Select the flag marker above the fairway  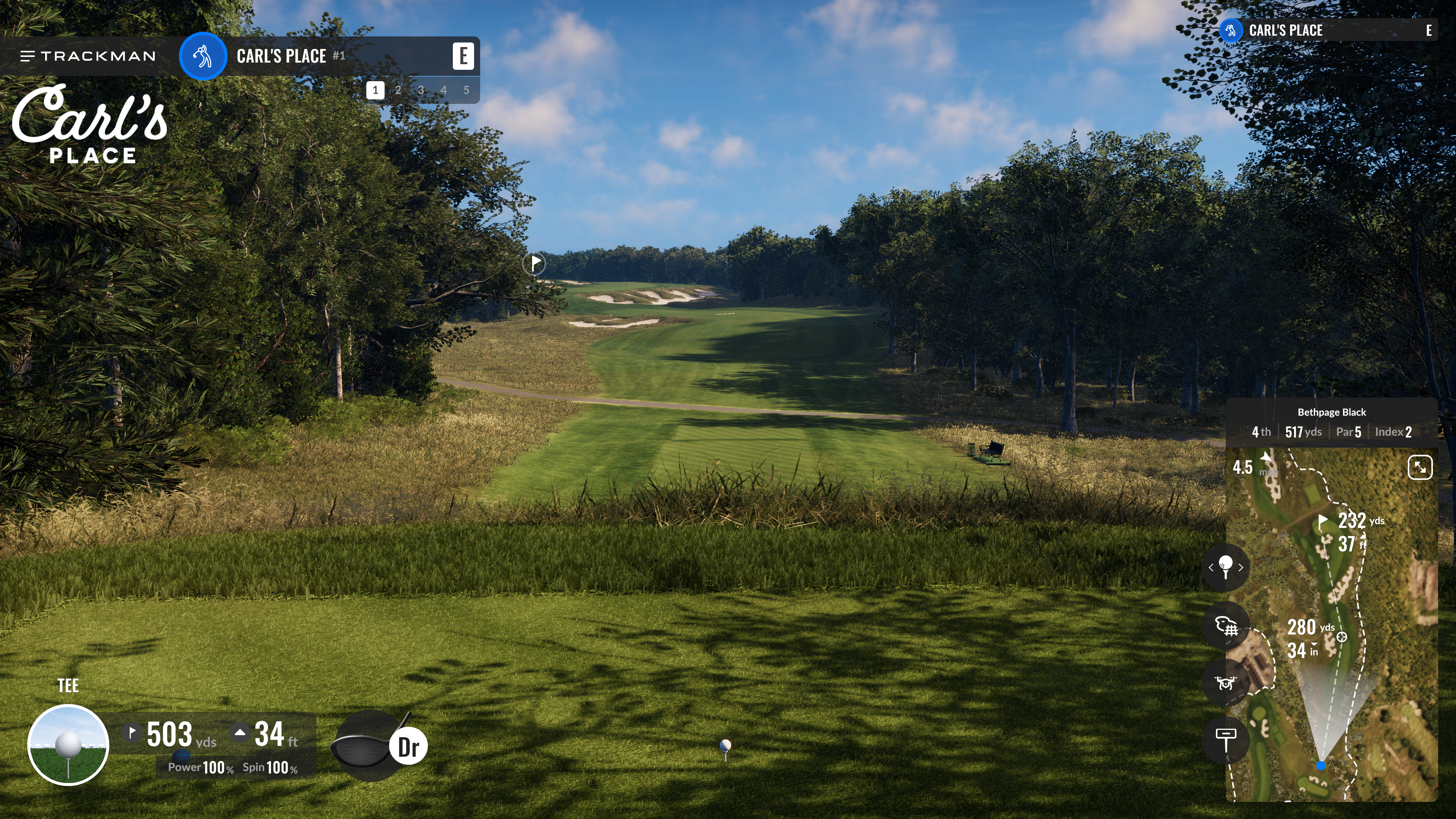coord(534,263)
